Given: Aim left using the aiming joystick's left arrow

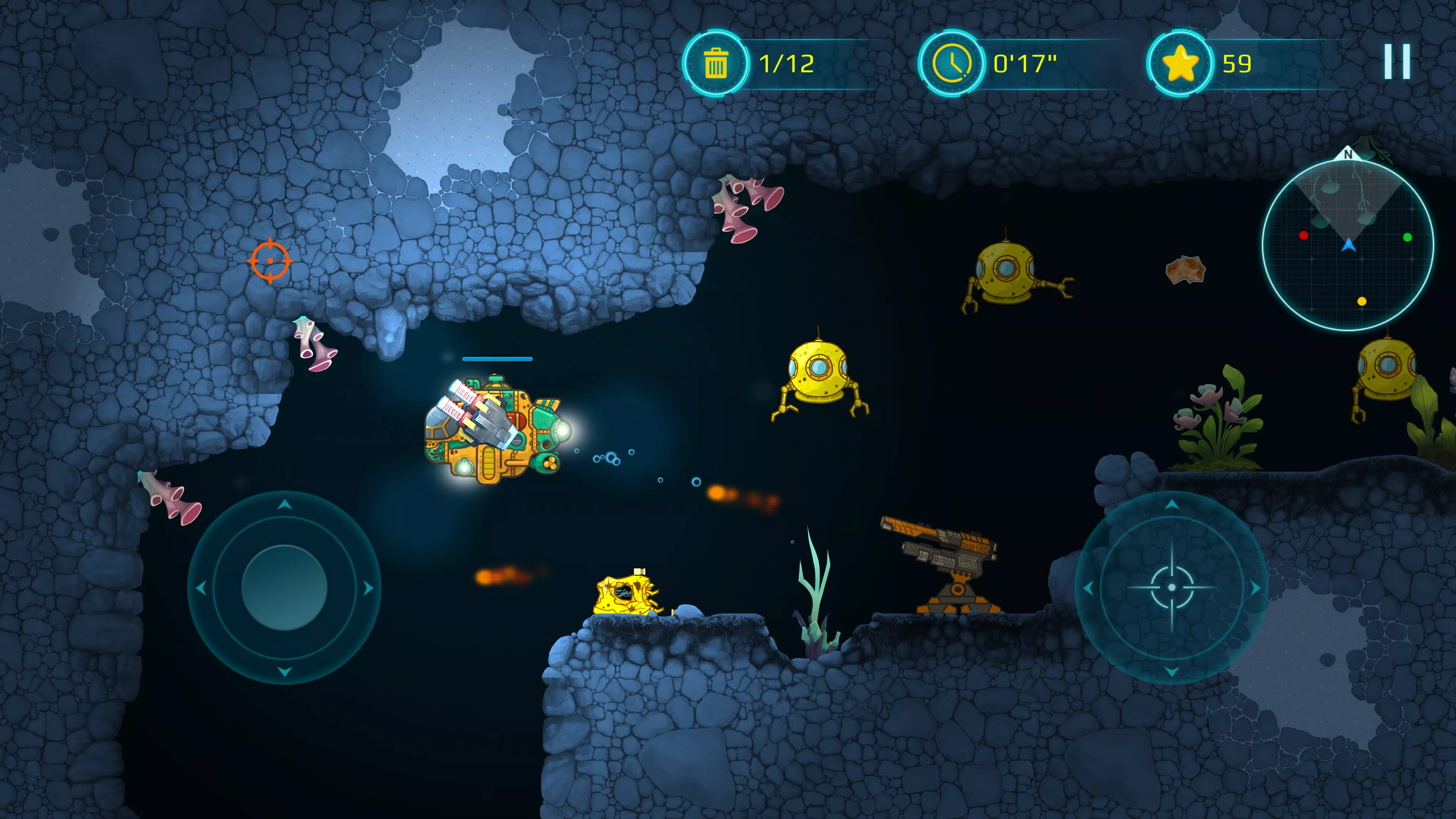Looking at the screenshot, I should 1088,588.
